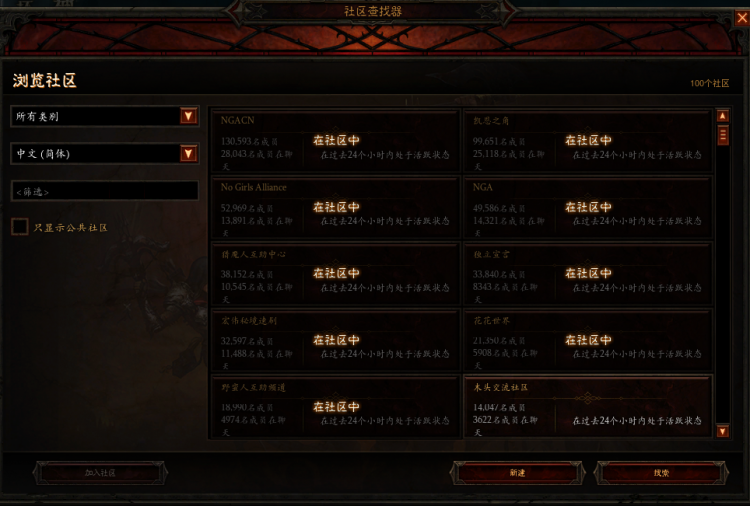Open the 所有类别 category dropdown

[x=104, y=116]
